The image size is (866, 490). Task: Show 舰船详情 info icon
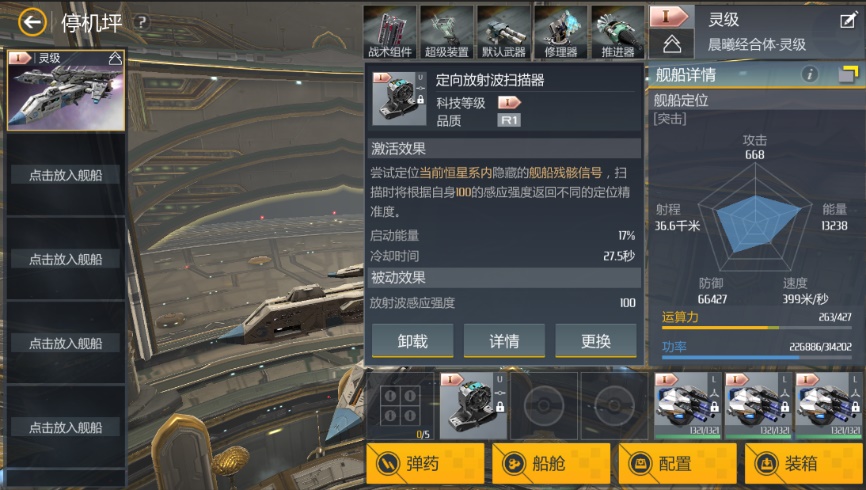click(810, 74)
